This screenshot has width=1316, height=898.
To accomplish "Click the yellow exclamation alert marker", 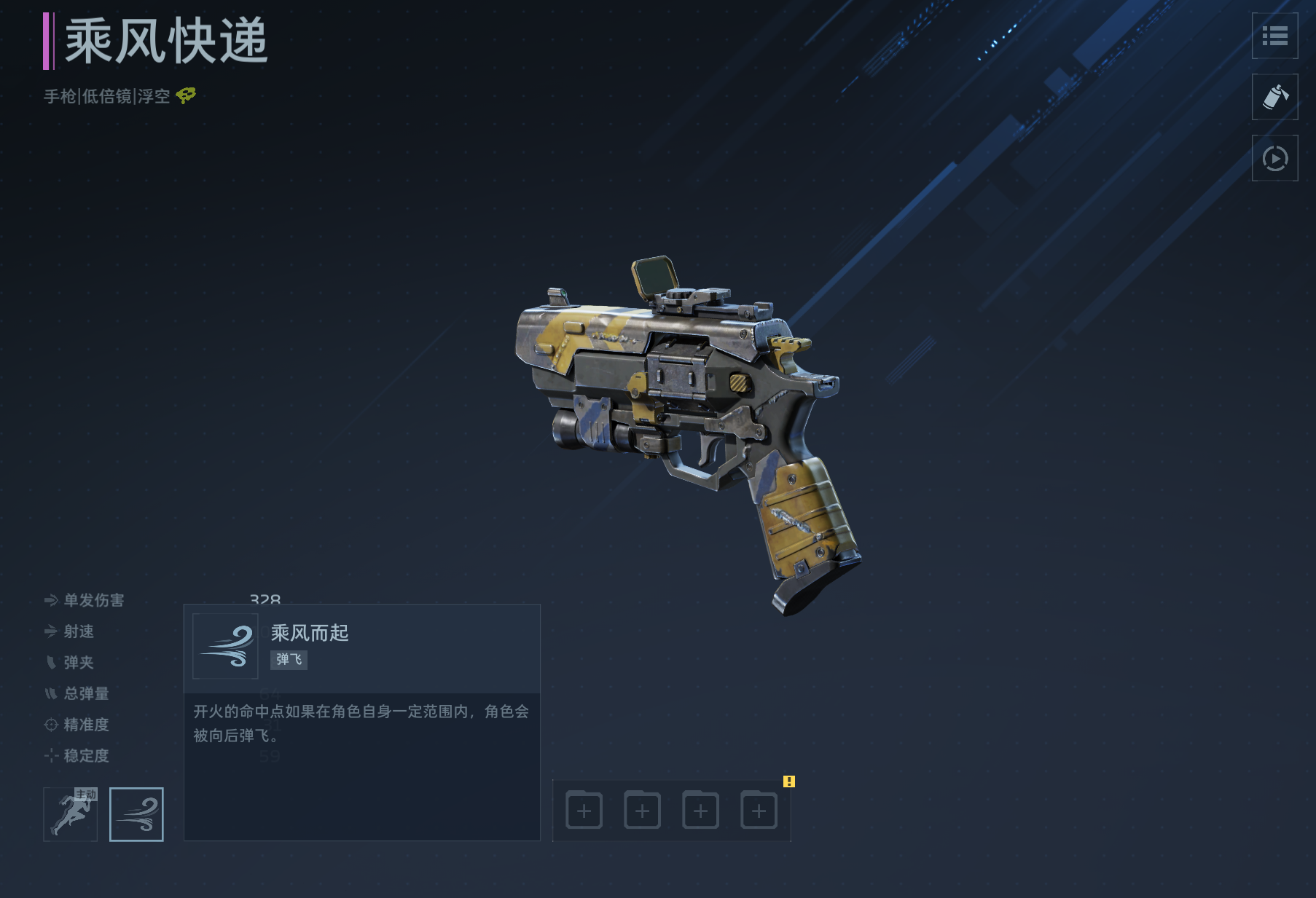I will 789,781.
